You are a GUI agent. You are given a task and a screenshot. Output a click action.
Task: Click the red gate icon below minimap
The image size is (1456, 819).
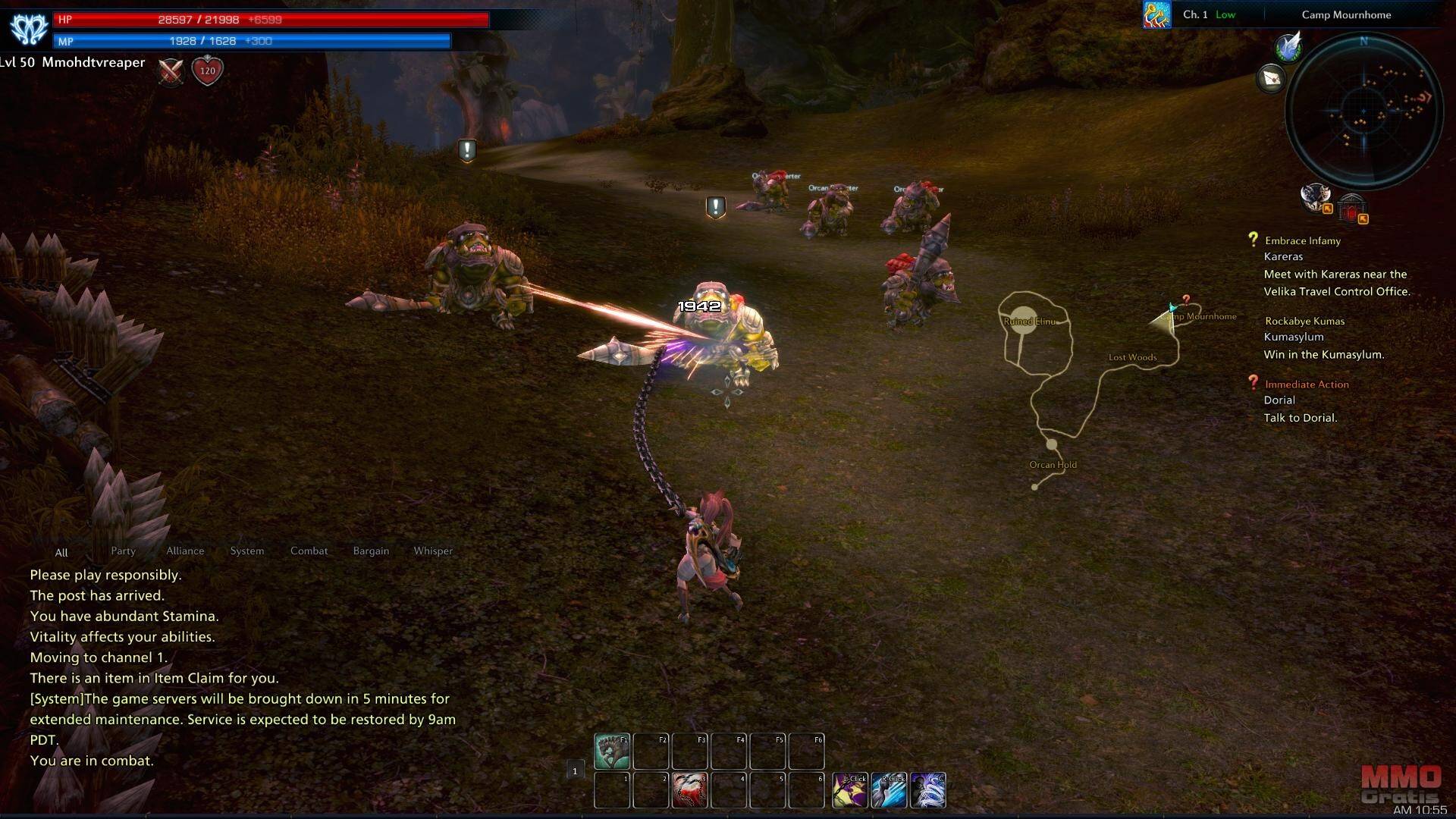click(1351, 208)
